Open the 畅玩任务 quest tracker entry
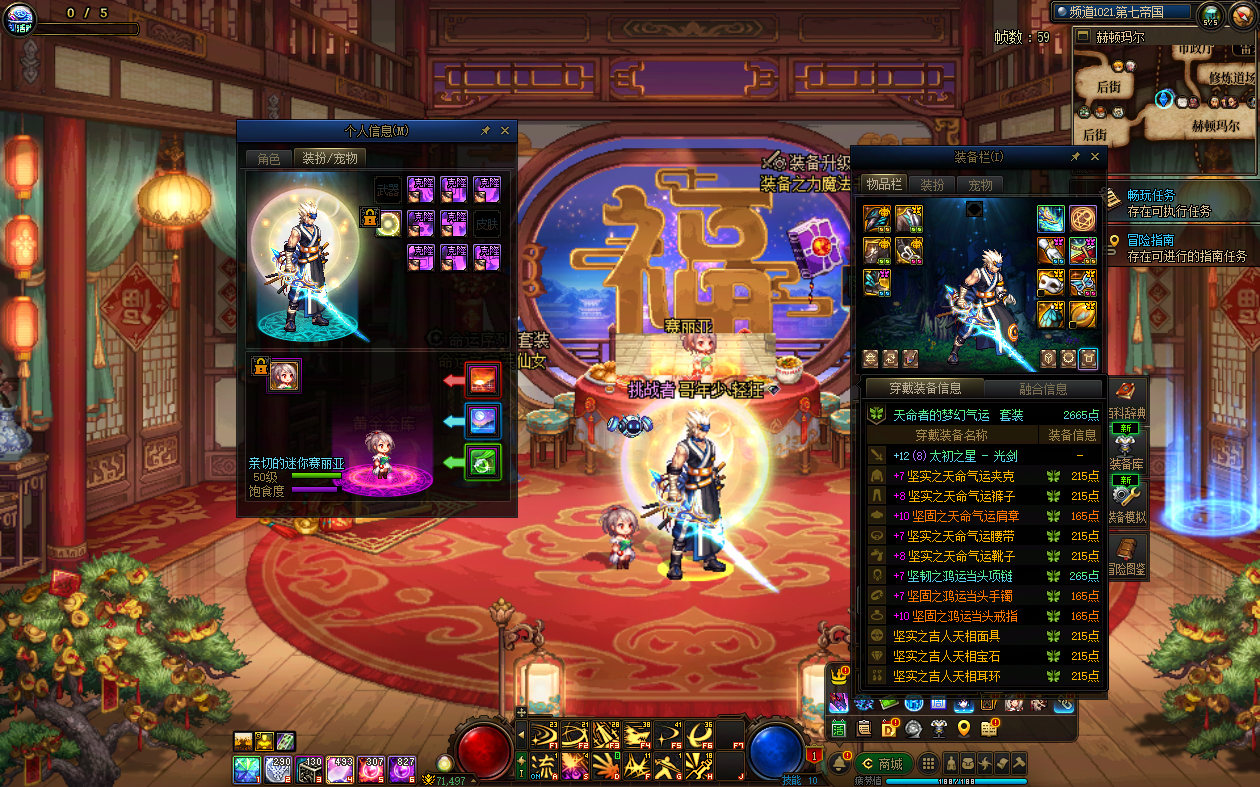Image resolution: width=1260 pixels, height=787 pixels. [x=1151, y=196]
